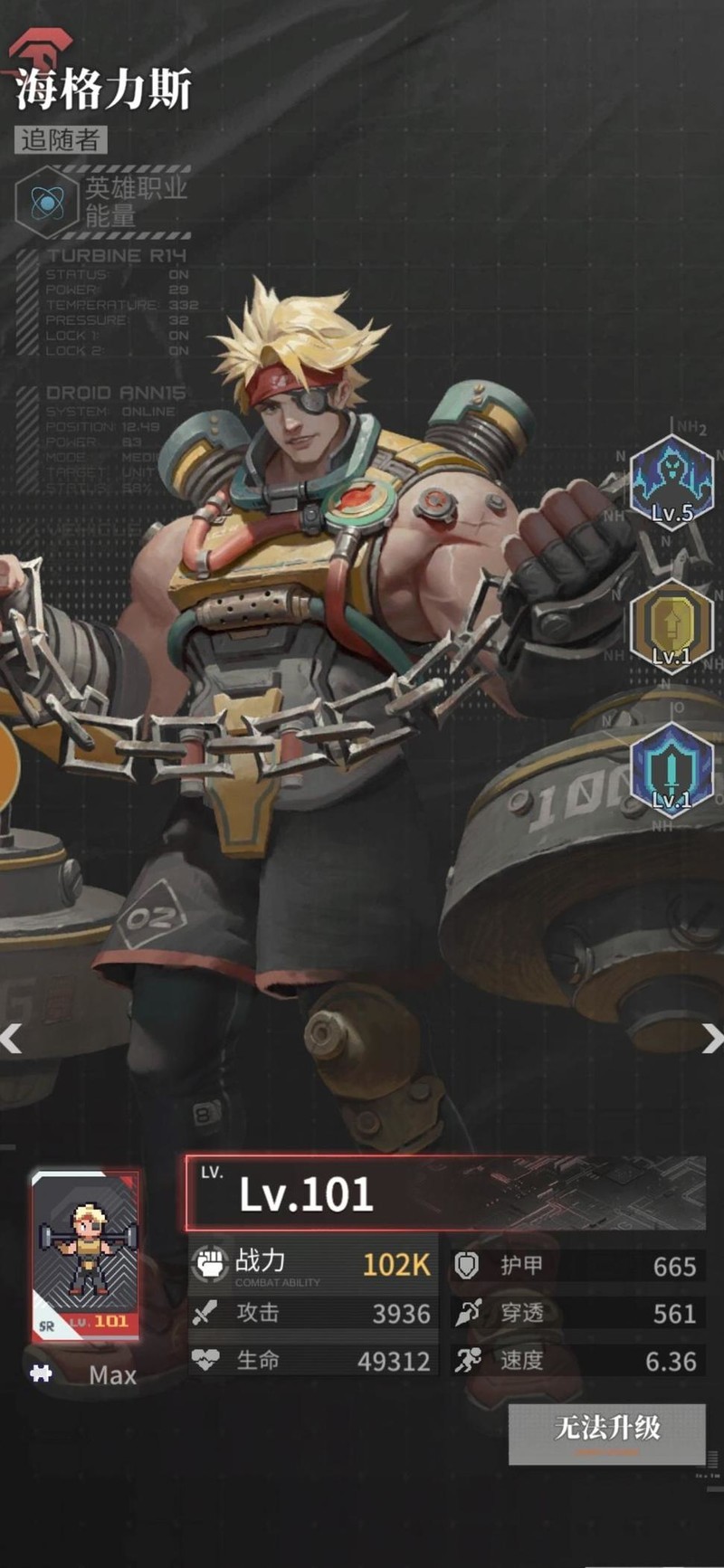This screenshot has height=1568, width=724.
Task: Open the blue sword skill icon
Action: coord(672,770)
